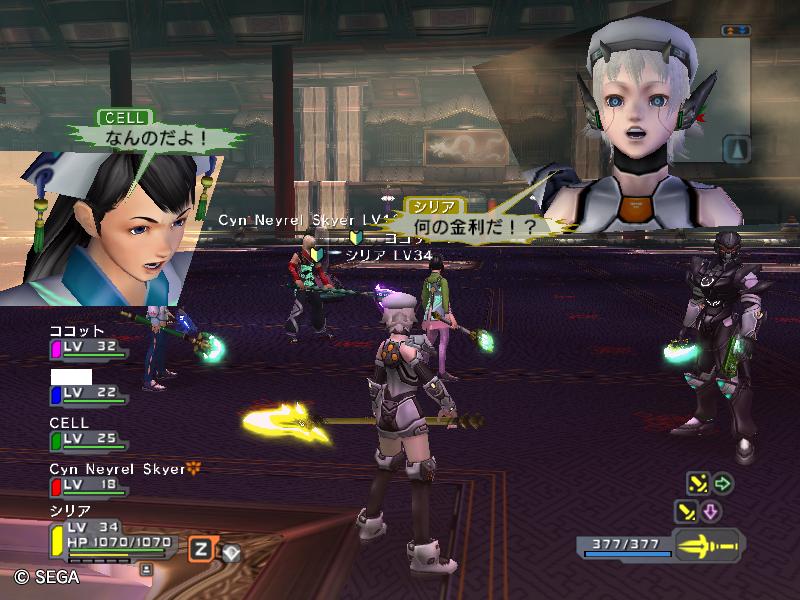The image size is (800, 600).
Task: Activate the sparkling sword skill icon
Action: (697, 484)
